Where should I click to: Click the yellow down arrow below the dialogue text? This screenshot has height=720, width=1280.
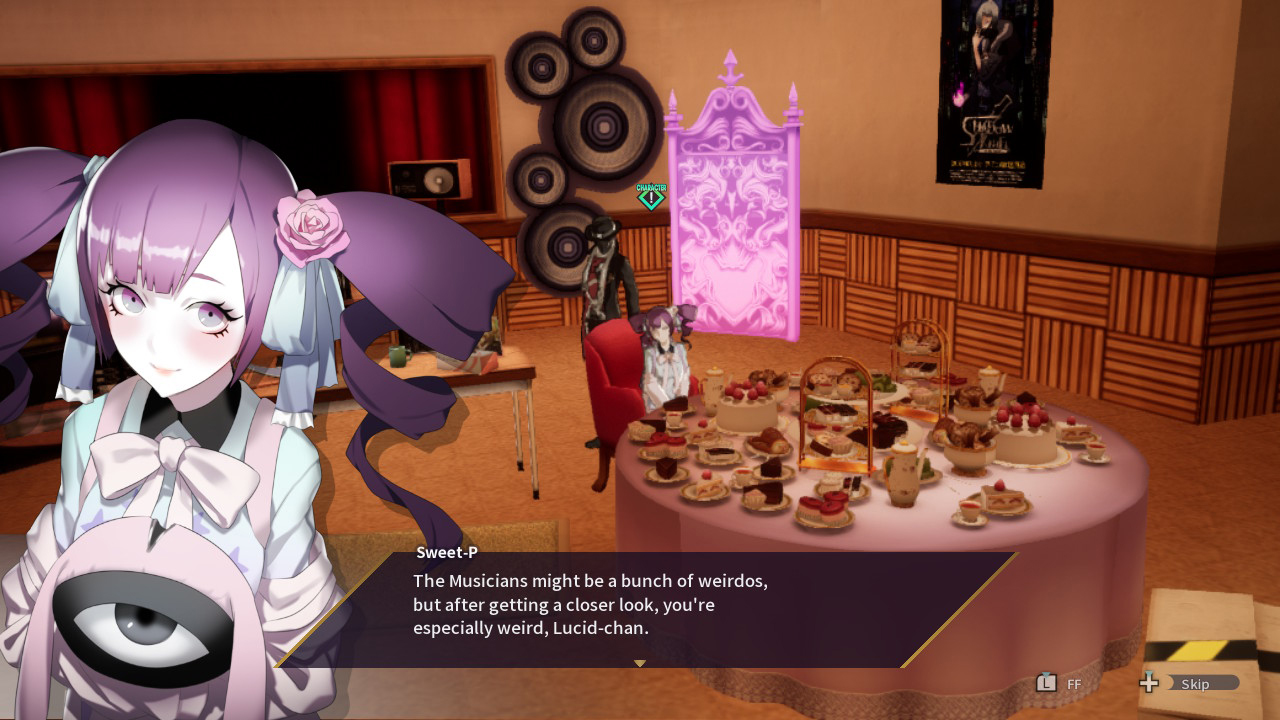(x=638, y=661)
